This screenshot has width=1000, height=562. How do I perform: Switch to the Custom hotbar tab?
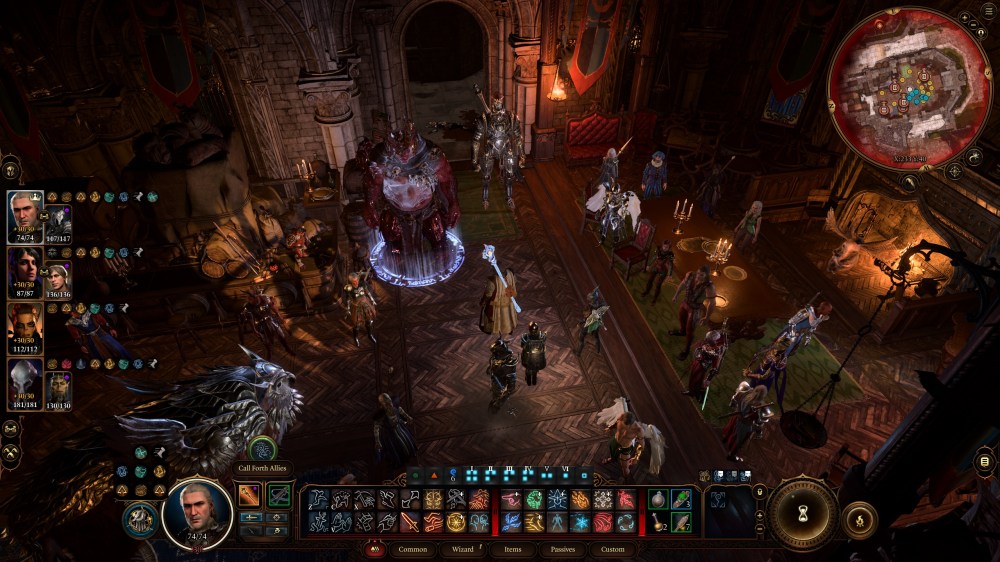(x=613, y=549)
